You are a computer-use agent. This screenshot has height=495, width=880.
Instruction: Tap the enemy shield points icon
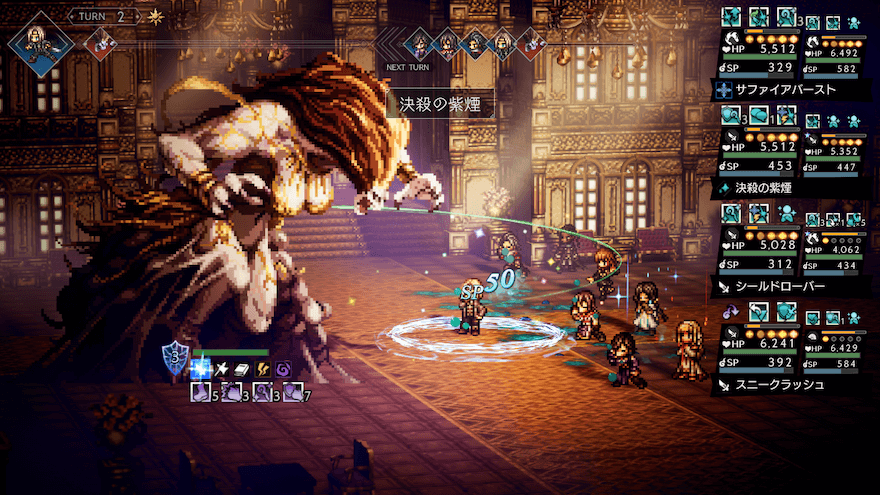pyautogui.click(x=175, y=359)
